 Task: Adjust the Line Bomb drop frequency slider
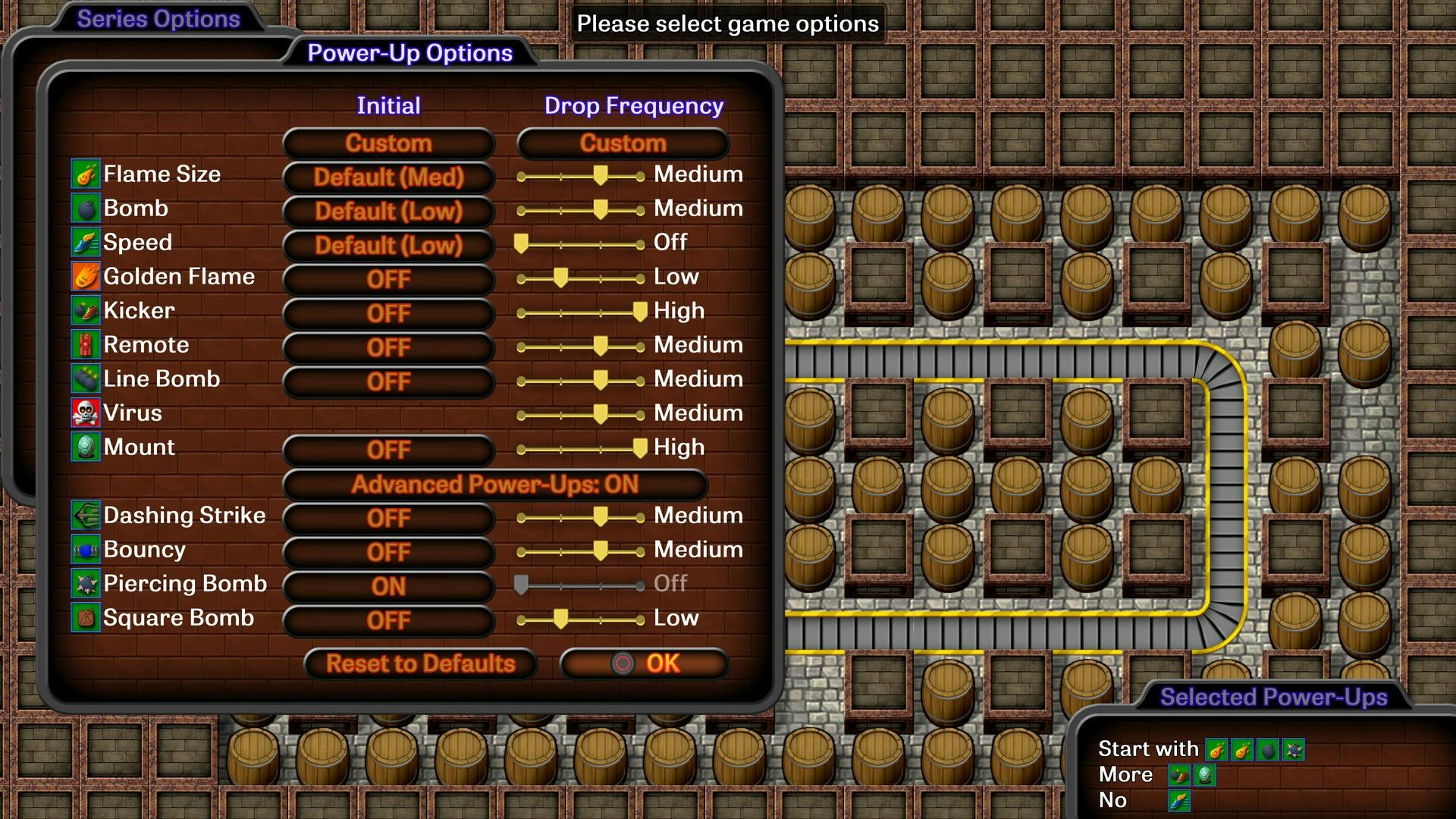(600, 381)
